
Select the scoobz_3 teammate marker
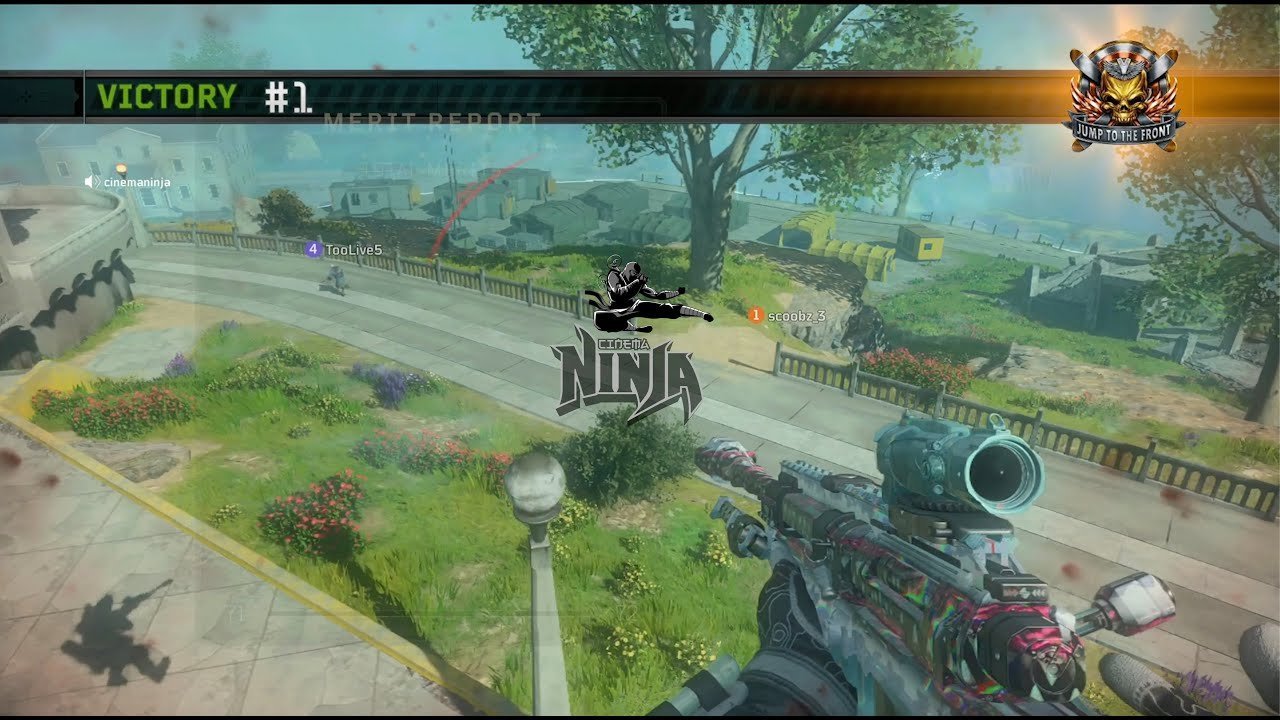tap(756, 315)
